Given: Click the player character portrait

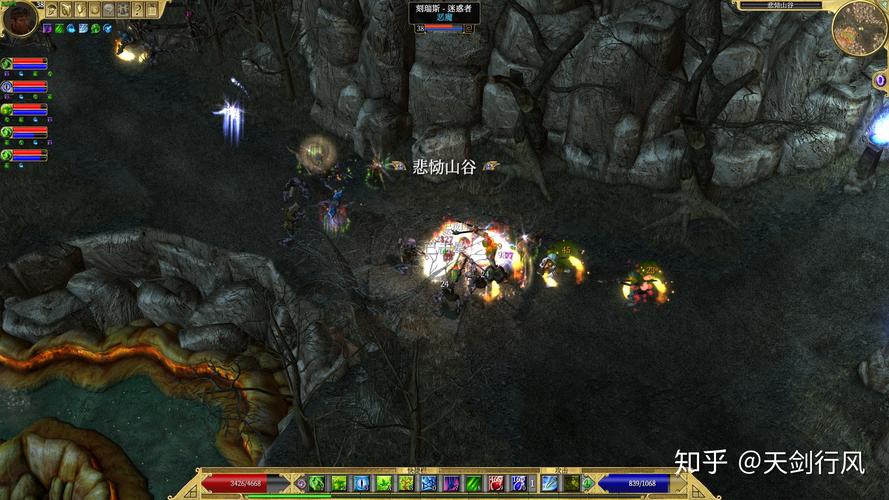Looking at the screenshot, I should point(19,17).
